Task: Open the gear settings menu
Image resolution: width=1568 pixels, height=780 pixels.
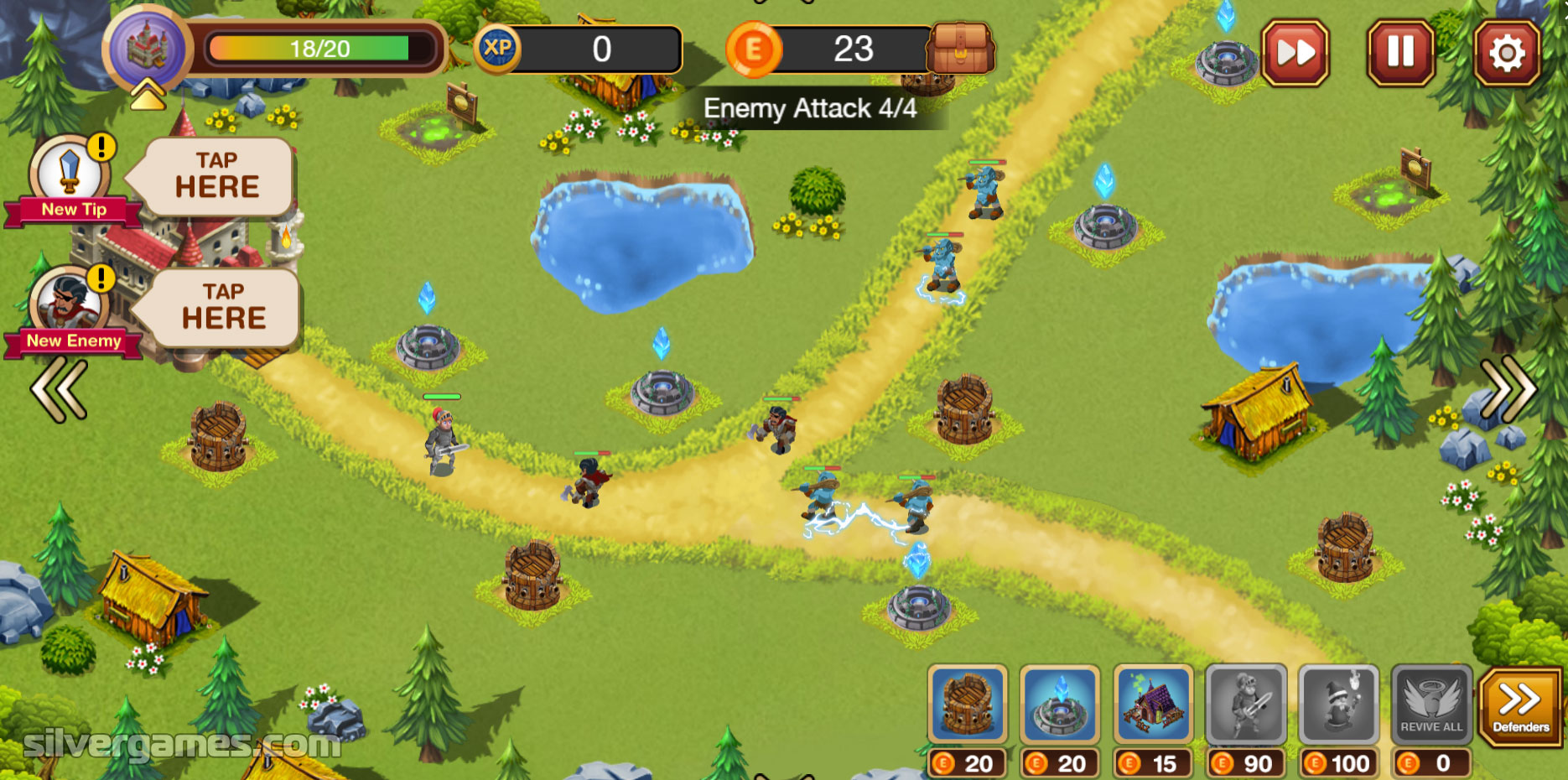Action: 1507,54
